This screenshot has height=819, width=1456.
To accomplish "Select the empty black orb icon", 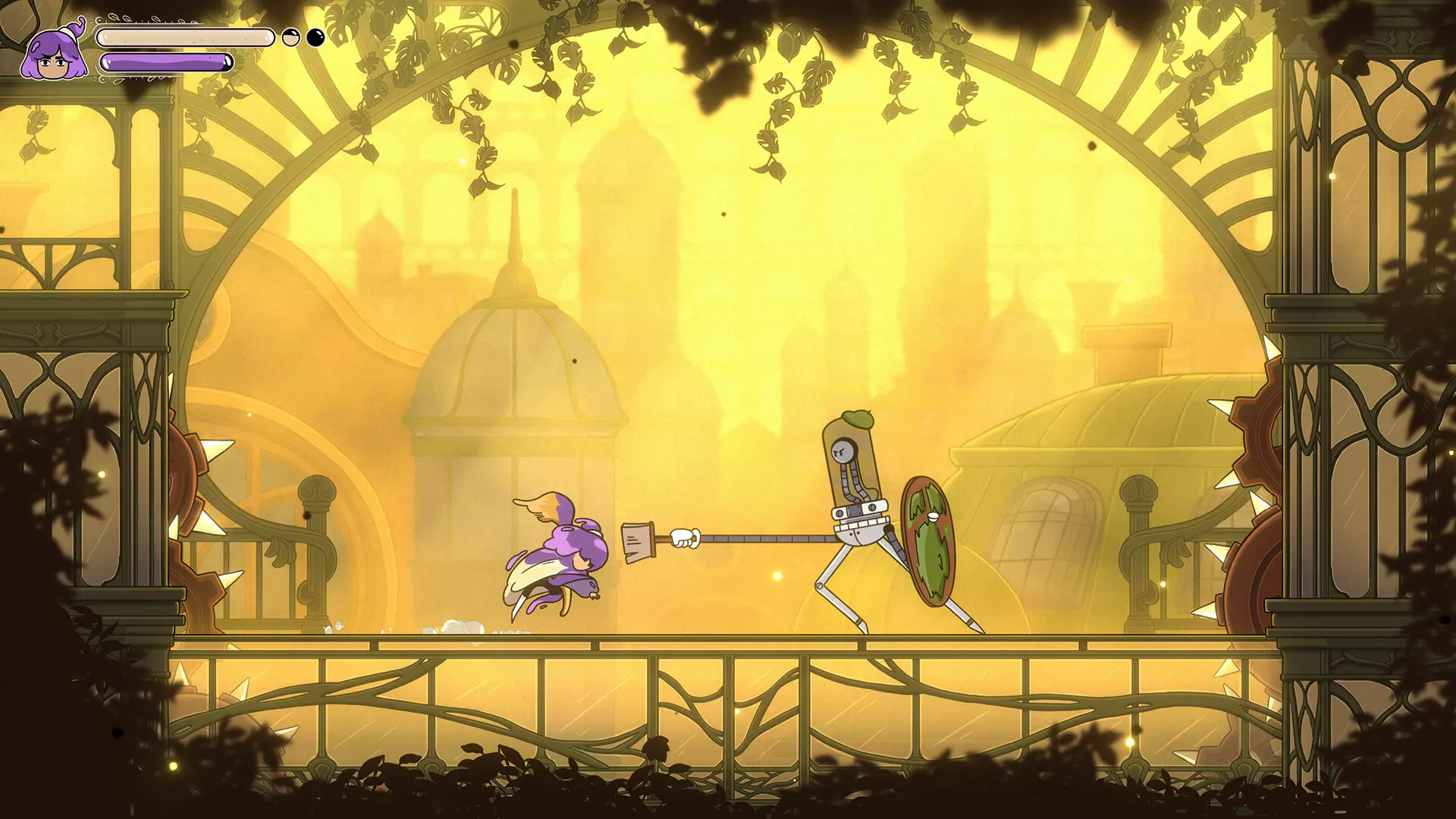I will pyautogui.click(x=316, y=37).
